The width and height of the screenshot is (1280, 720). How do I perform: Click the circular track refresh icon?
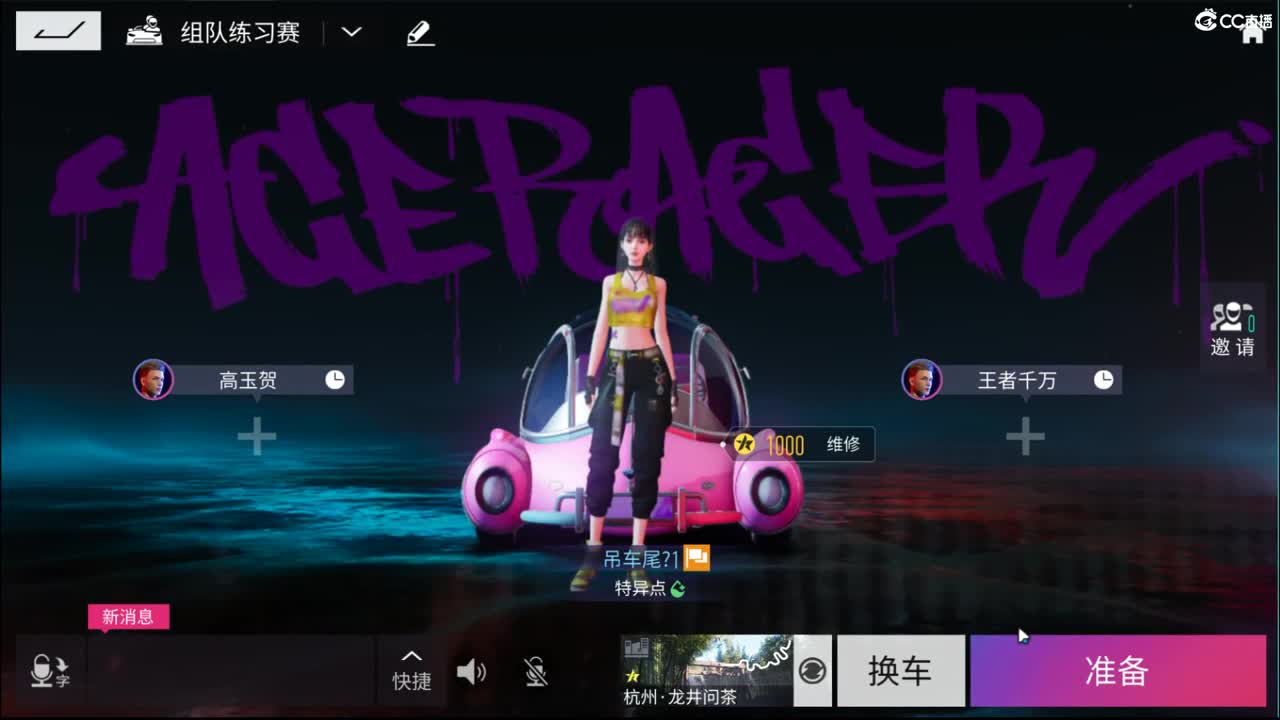click(812, 671)
